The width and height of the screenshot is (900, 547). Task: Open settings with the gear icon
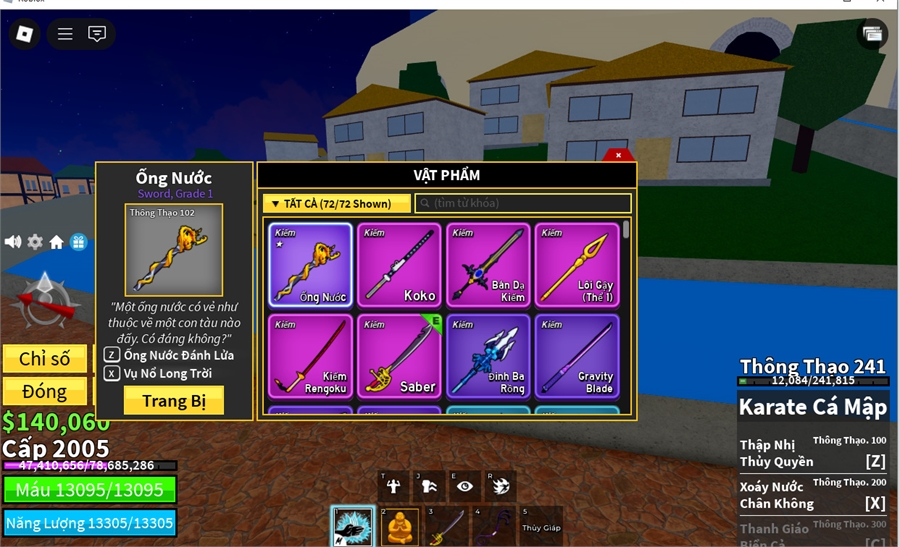coord(35,242)
